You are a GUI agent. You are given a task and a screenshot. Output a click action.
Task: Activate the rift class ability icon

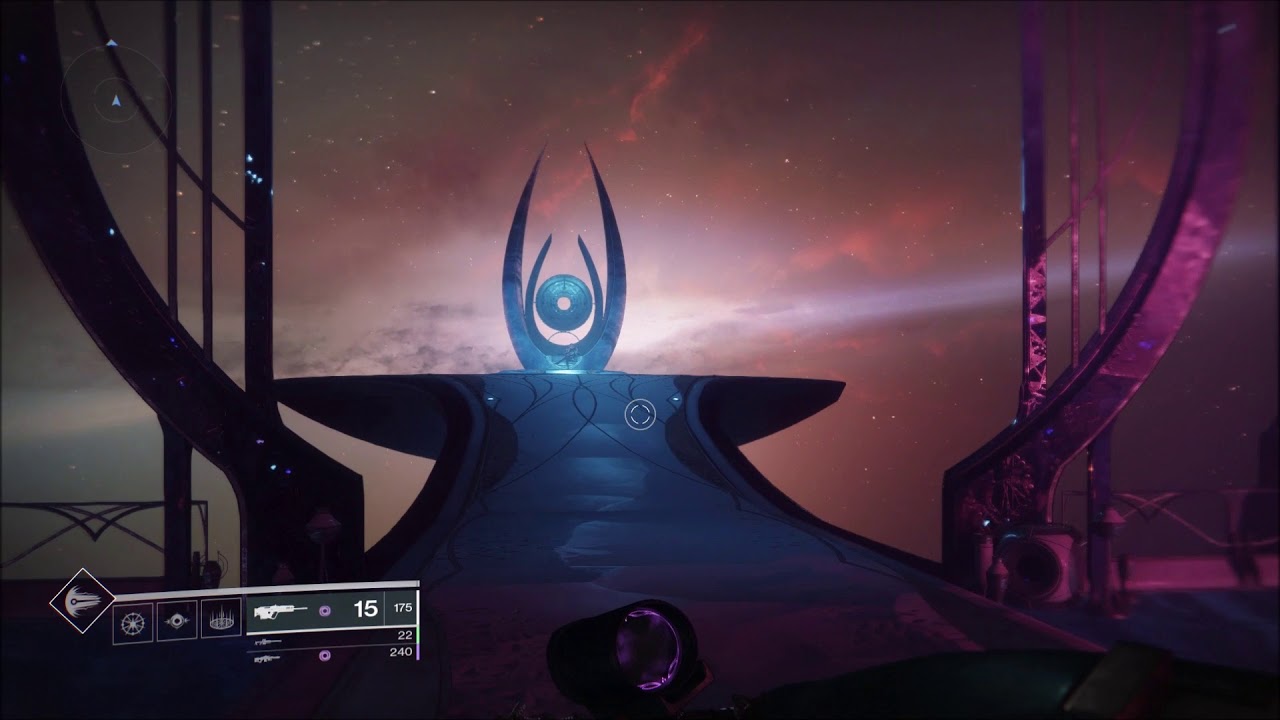pos(221,621)
